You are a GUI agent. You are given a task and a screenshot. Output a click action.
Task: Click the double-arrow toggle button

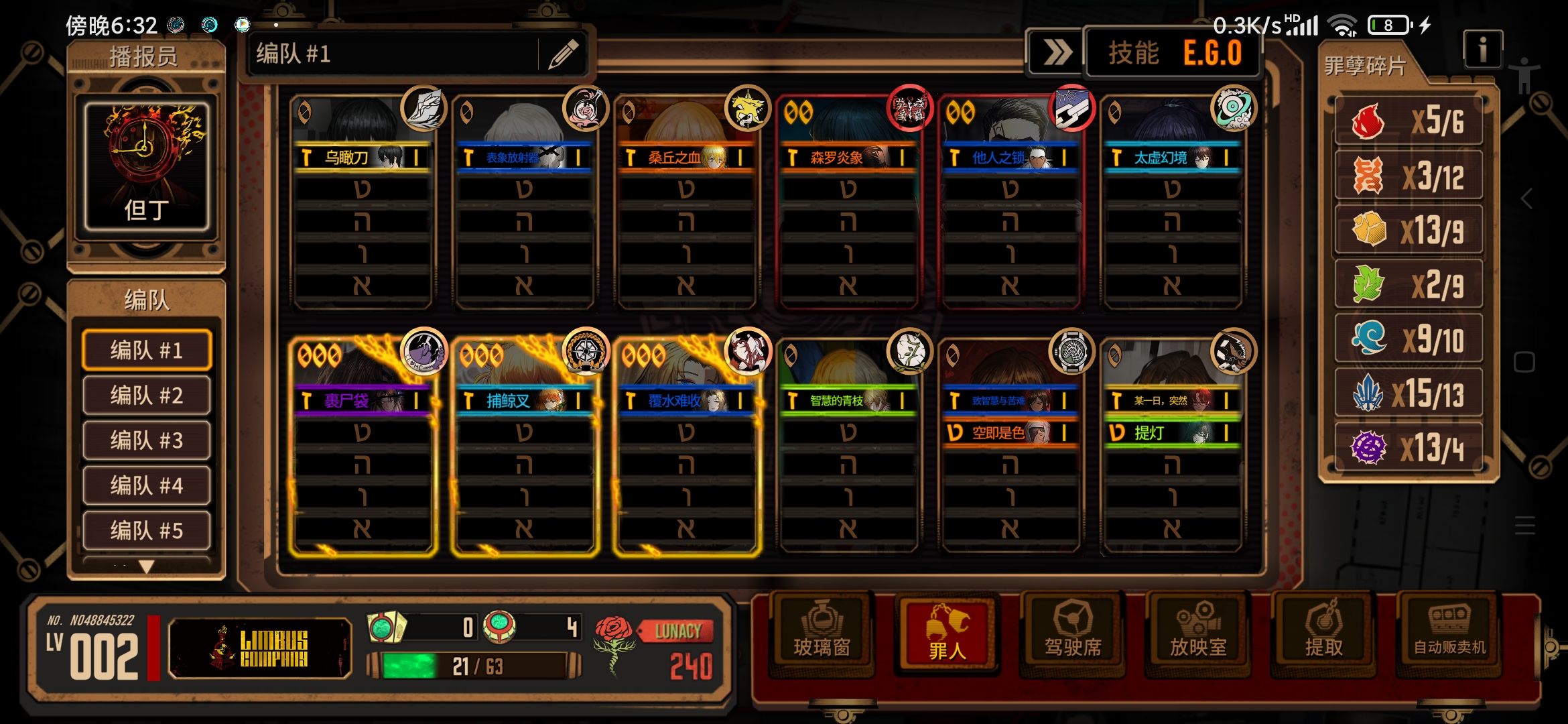(x=1057, y=52)
